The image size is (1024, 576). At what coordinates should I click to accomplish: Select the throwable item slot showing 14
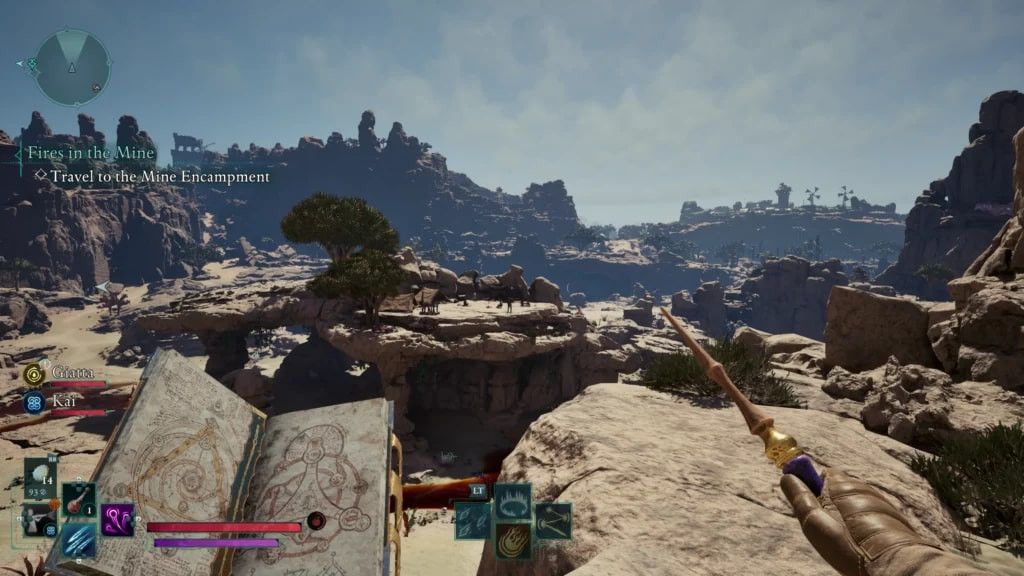tap(41, 478)
